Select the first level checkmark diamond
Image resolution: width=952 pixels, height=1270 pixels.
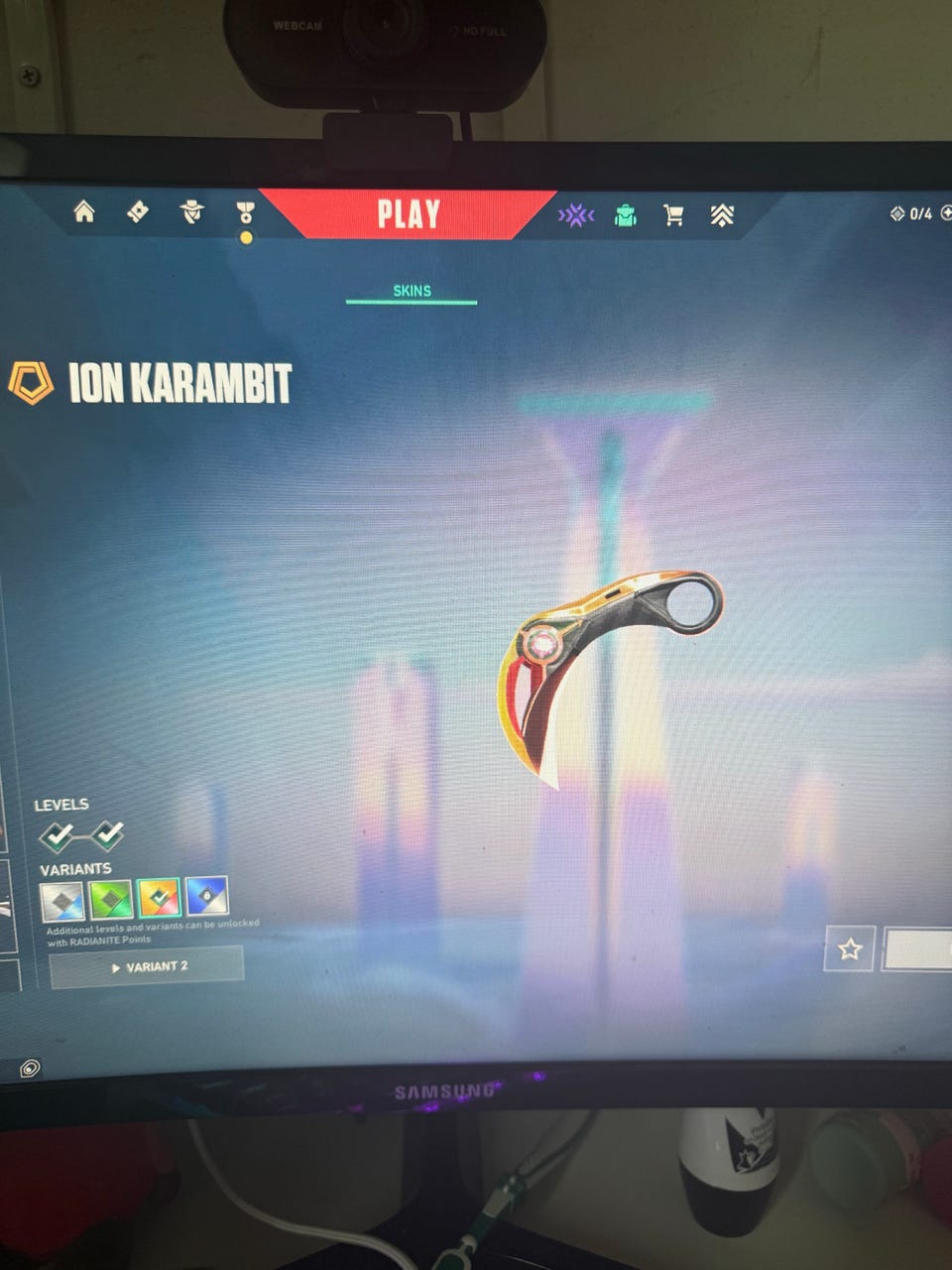pos(57,836)
